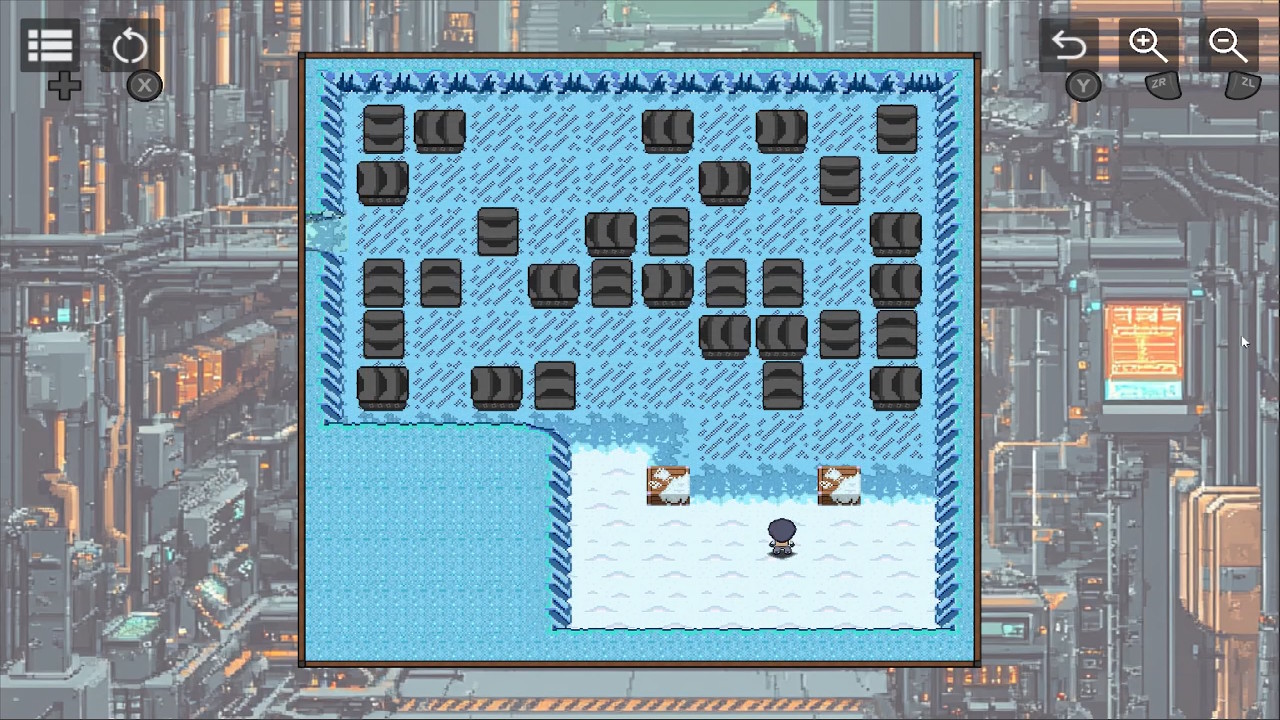The height and width of the screenshot is (720, 1280).
Task: Click the X controller badge below restart
Action: [144, 85]
